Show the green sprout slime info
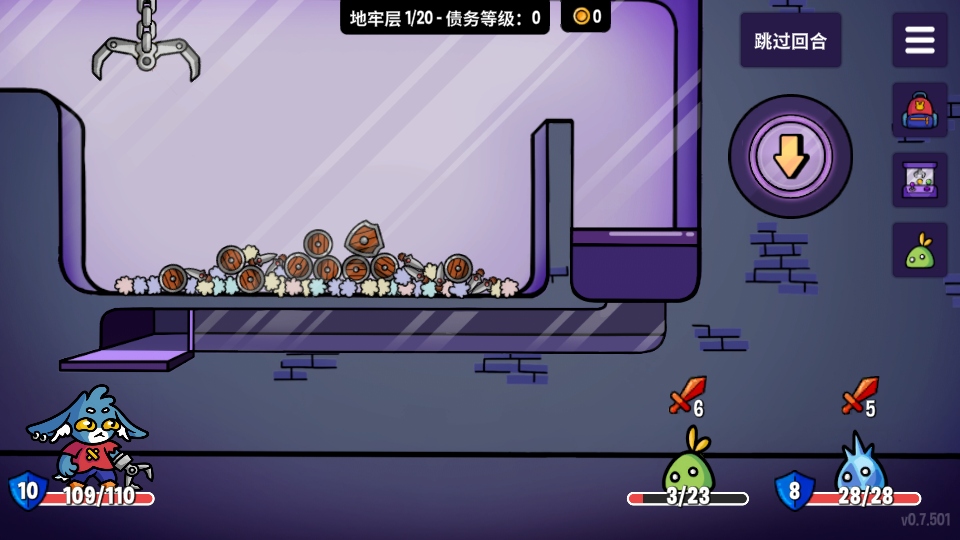Viewport: 960px width, 540px height. click(919, 250)
